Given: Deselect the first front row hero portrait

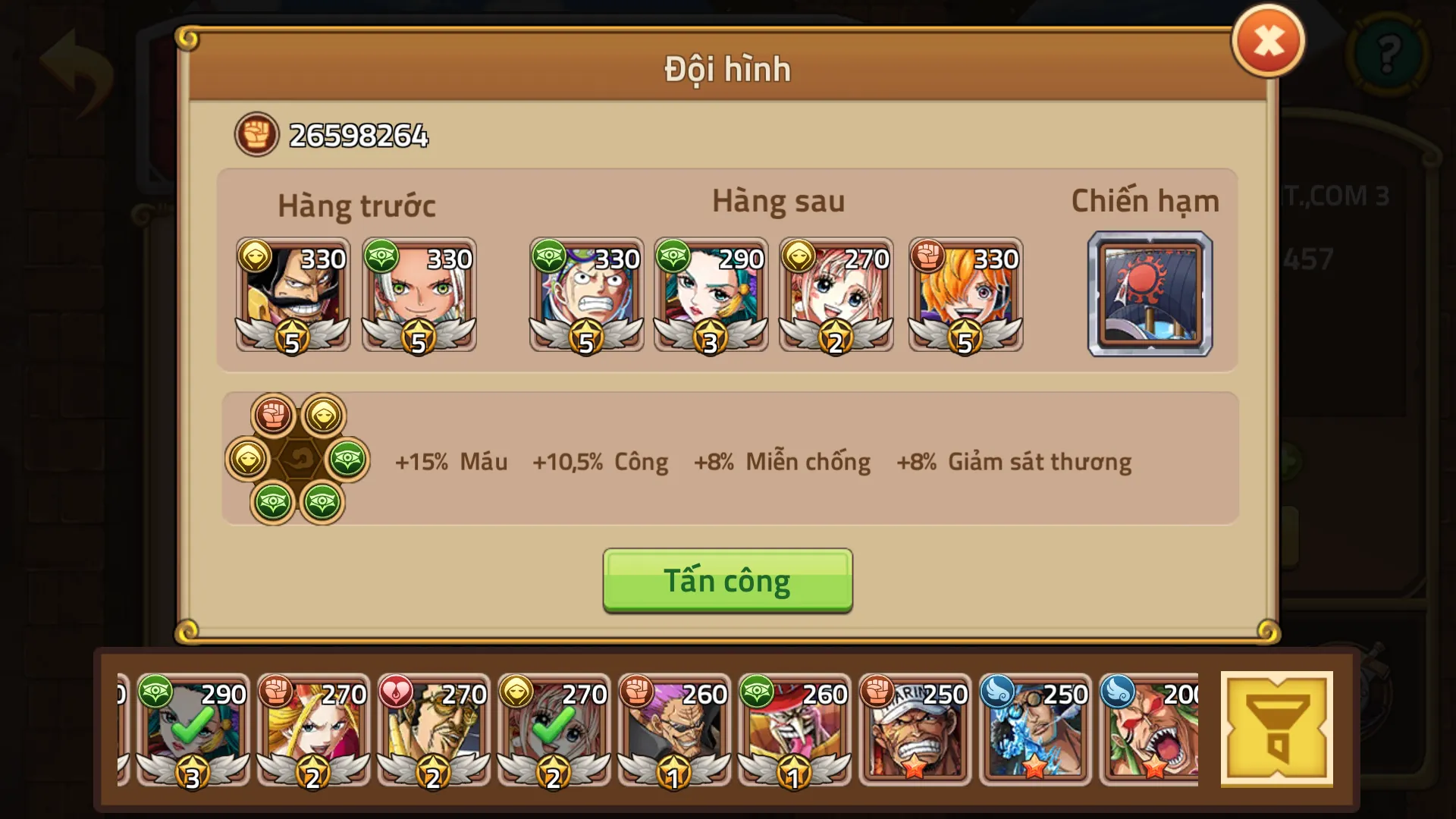Looking at the screenshot, I should pyautogui.click(x=293, y=294).
